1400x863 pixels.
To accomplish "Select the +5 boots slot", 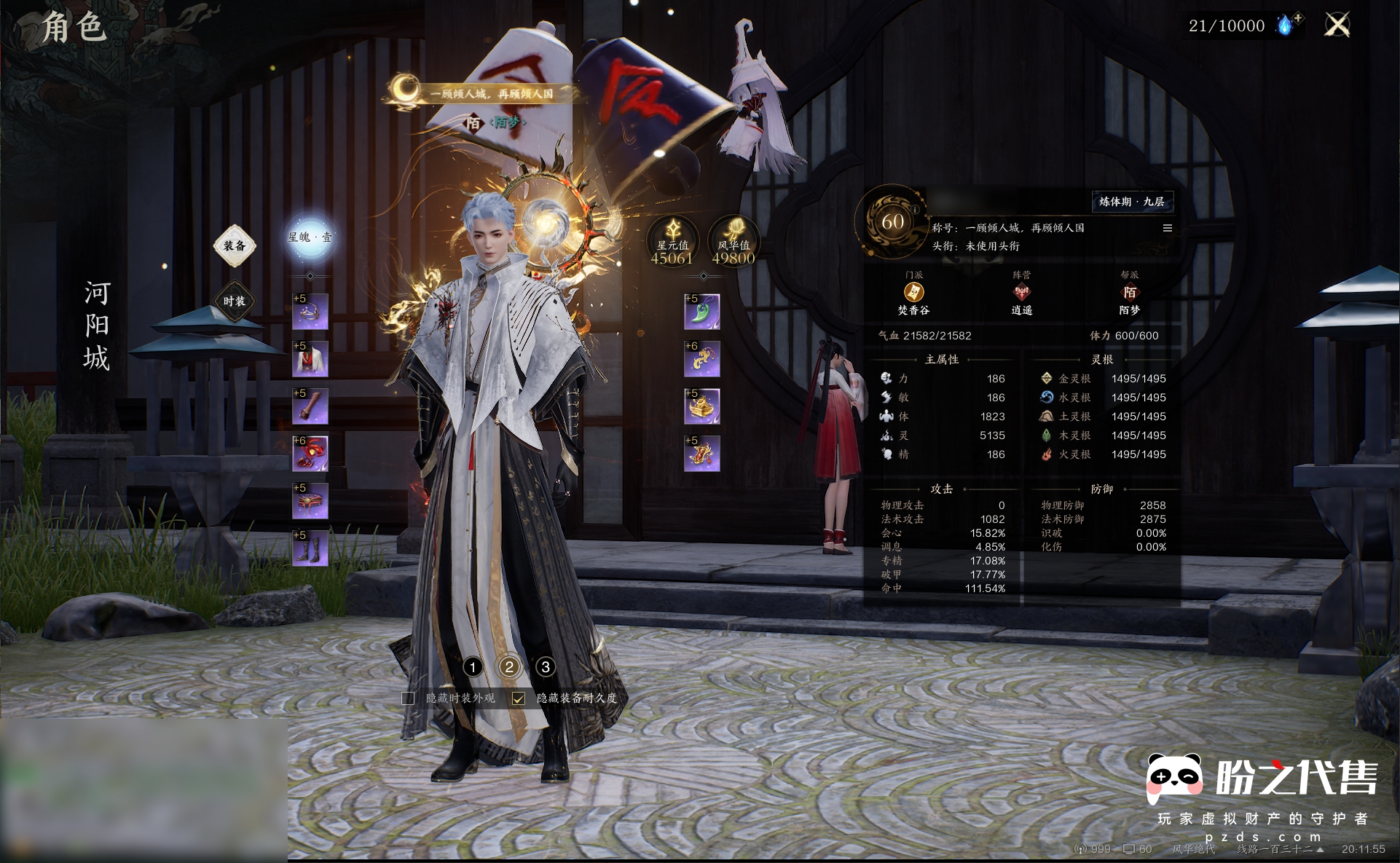I will coord(310,548).
